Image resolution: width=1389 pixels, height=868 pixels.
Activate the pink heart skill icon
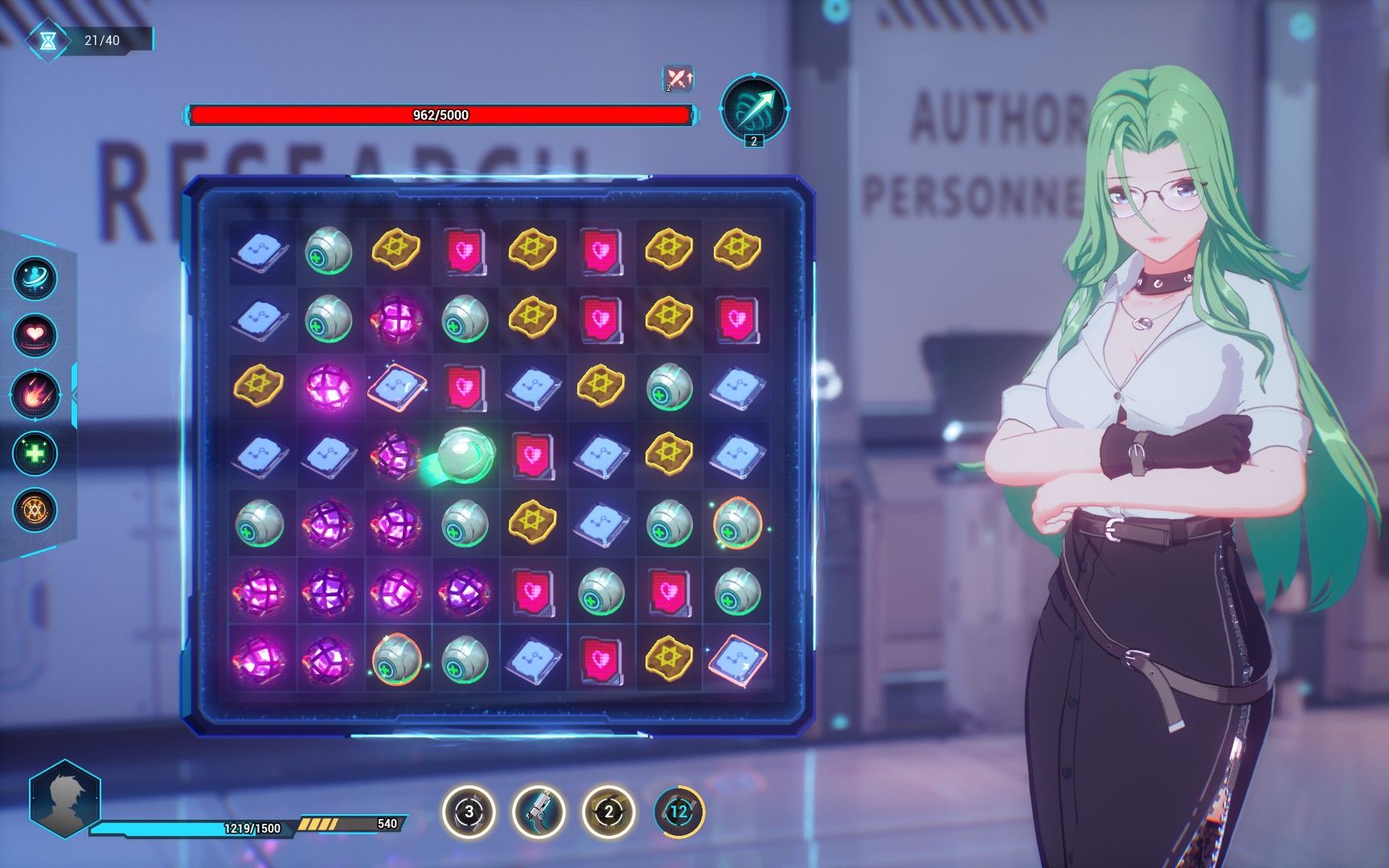click(x=35, y=334)
